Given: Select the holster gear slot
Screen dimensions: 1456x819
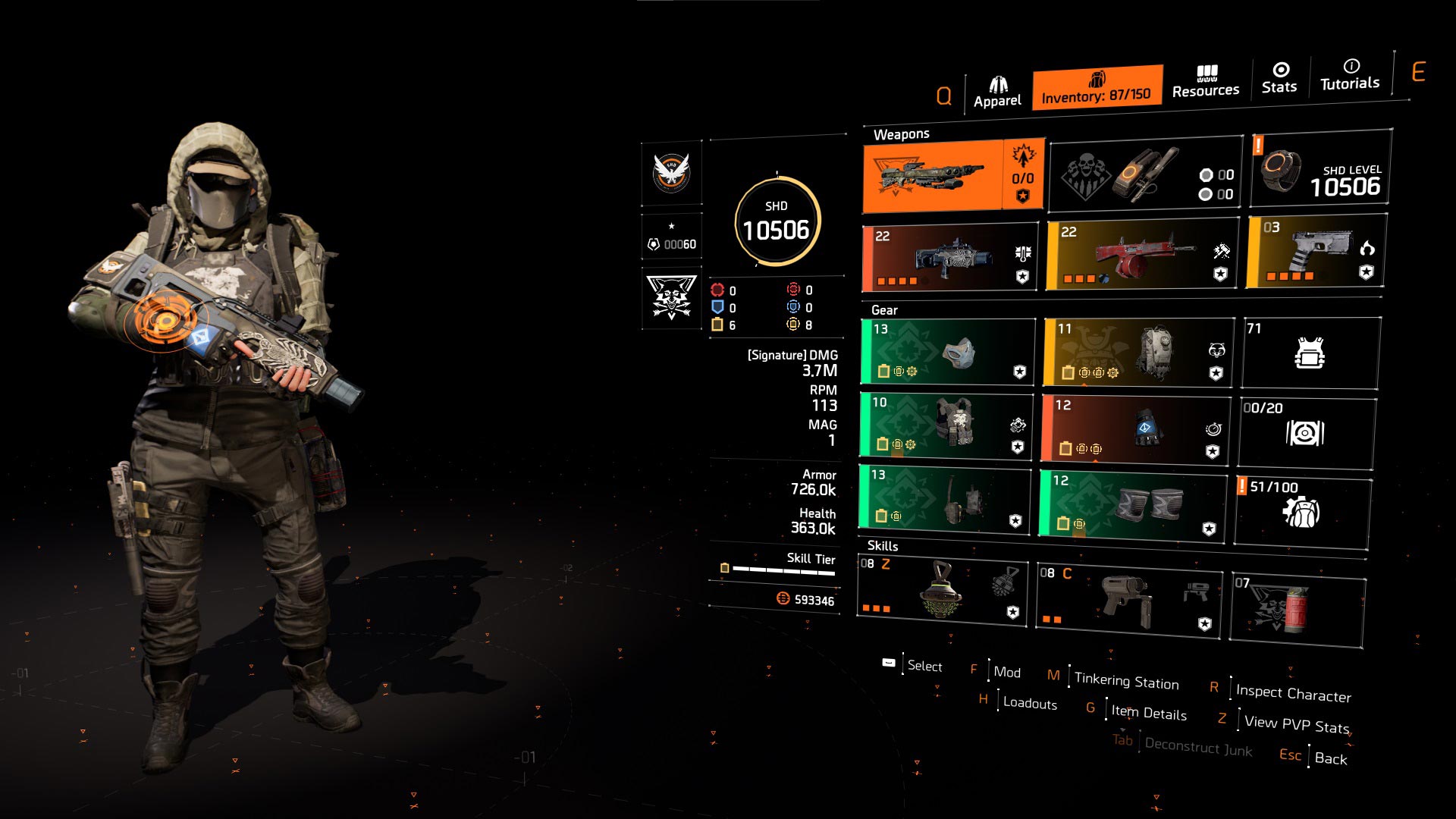Looking at the screenshot, I should click(x=945, y=497).
